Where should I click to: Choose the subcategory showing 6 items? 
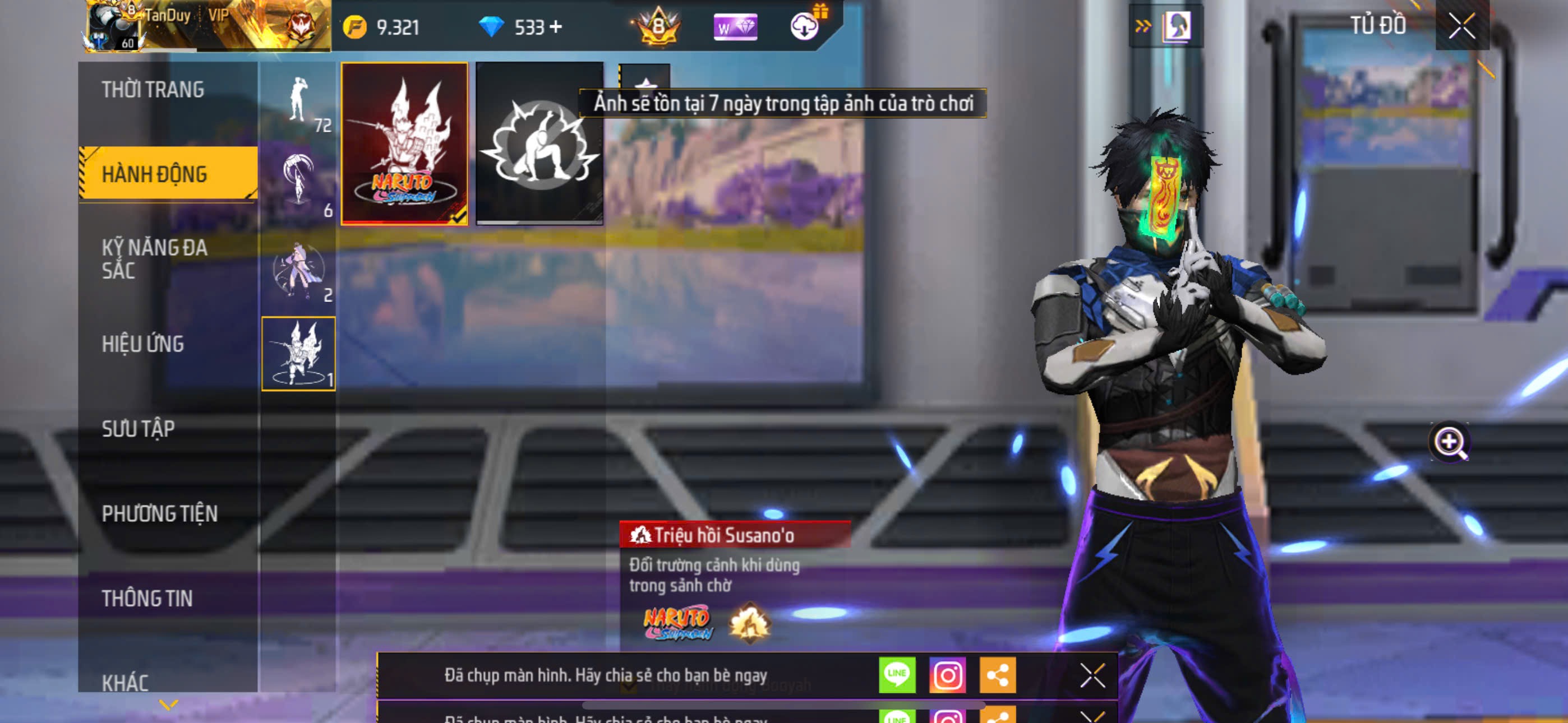[299, 183]
